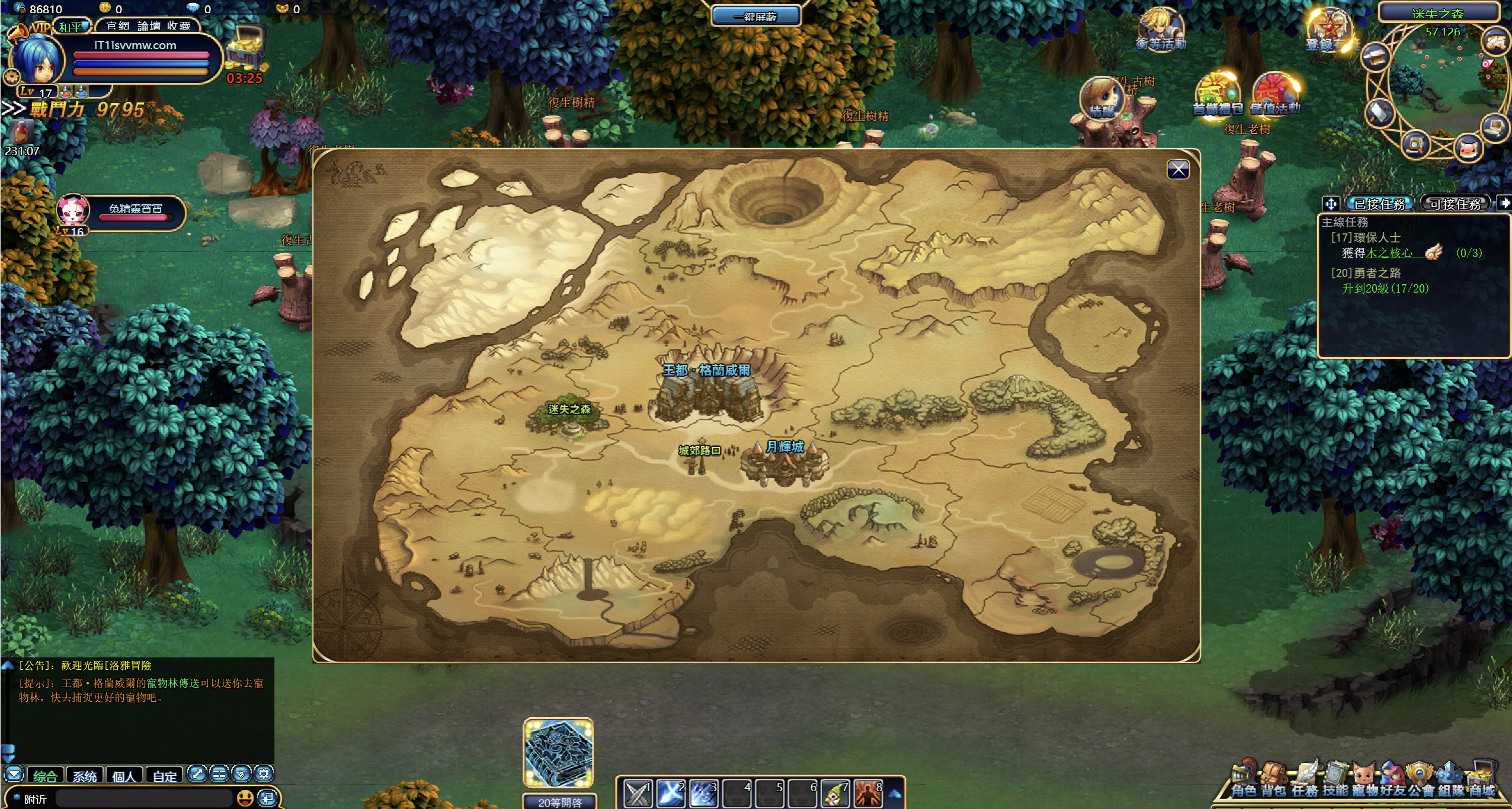Open the 首儲禮包 gift pack icon

(1217, 95)
